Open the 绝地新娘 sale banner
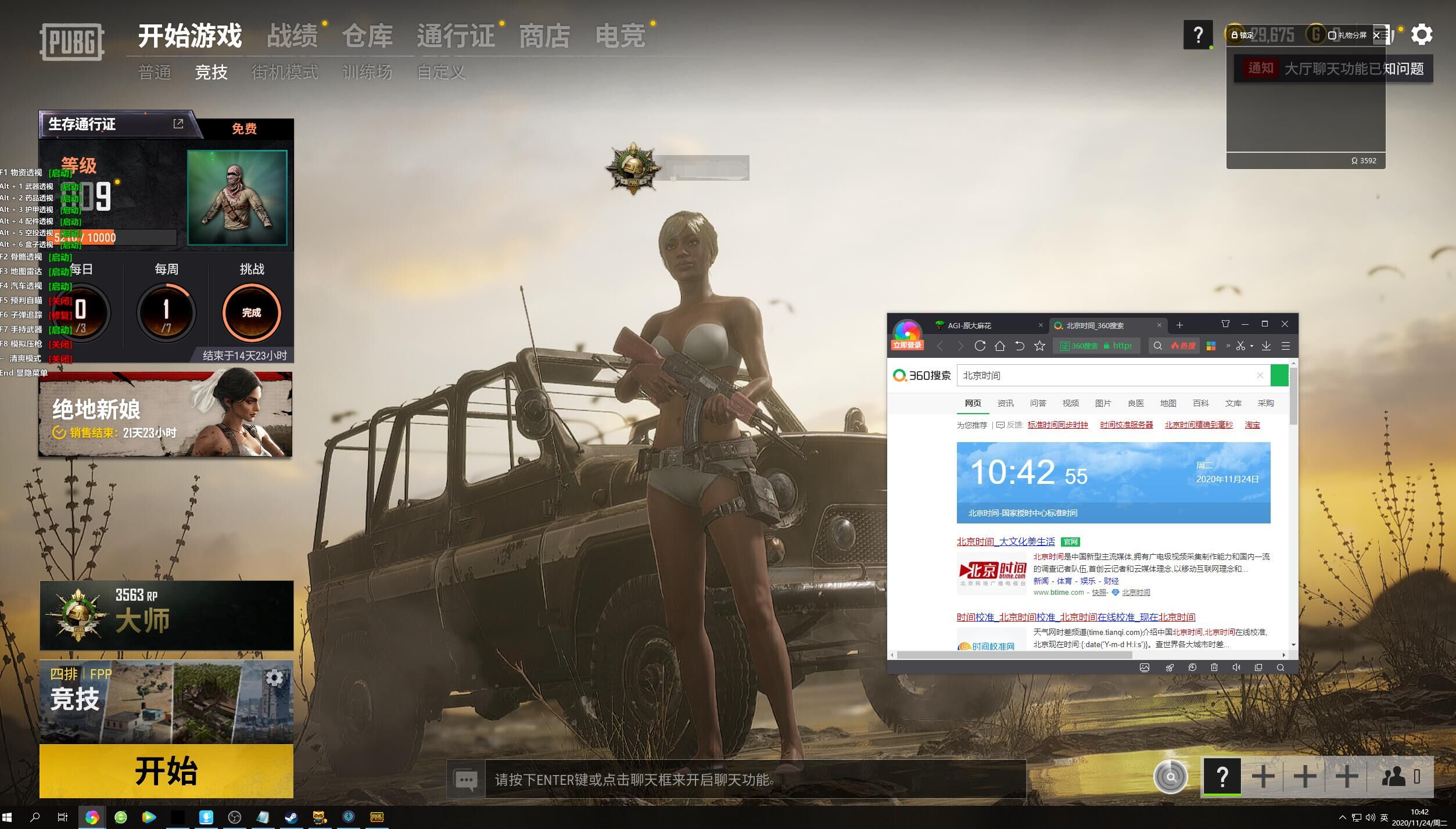The height and width of the screenshot is (829, 1456). pos(166,415)
